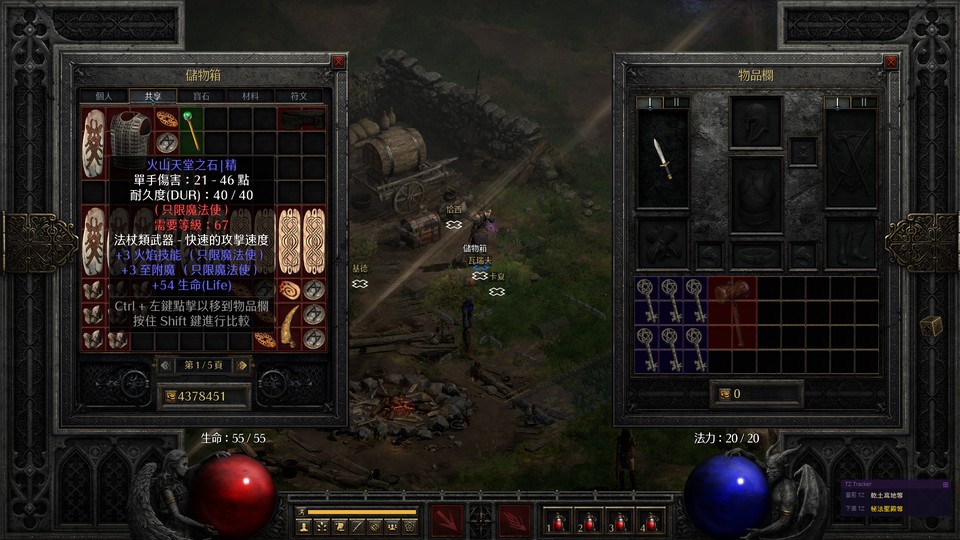Use the fourth belt health potion

pos(650,521)
